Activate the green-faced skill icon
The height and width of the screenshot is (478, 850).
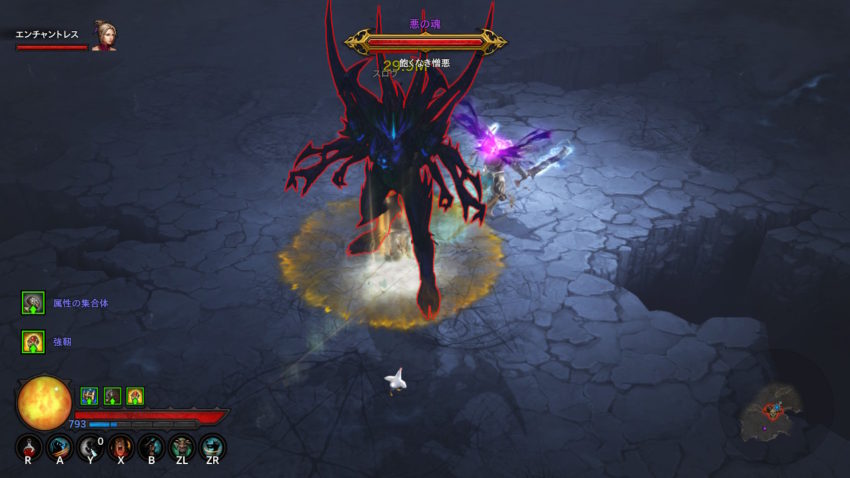pos(182,447)
